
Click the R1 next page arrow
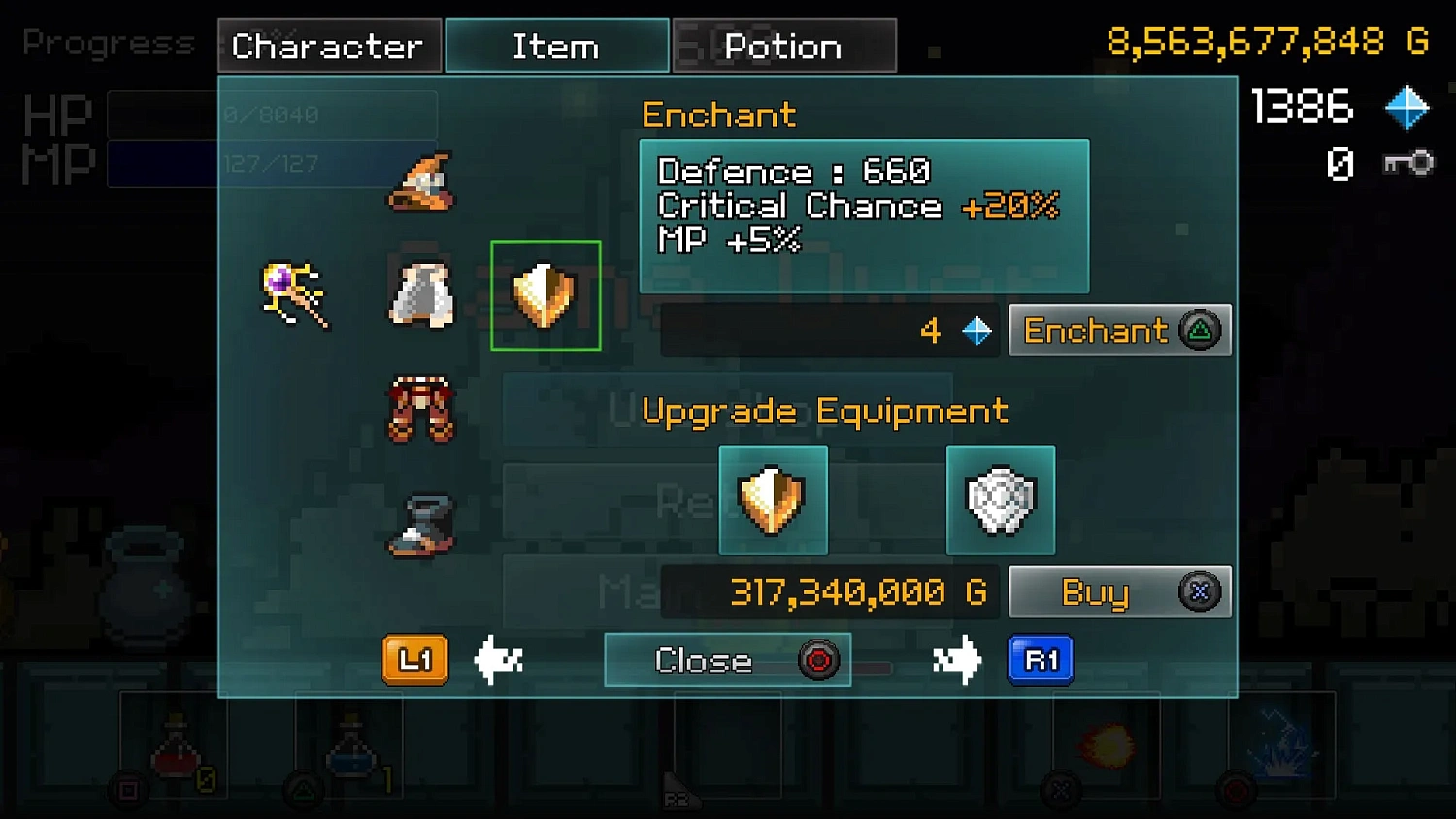coord(1040,660)
